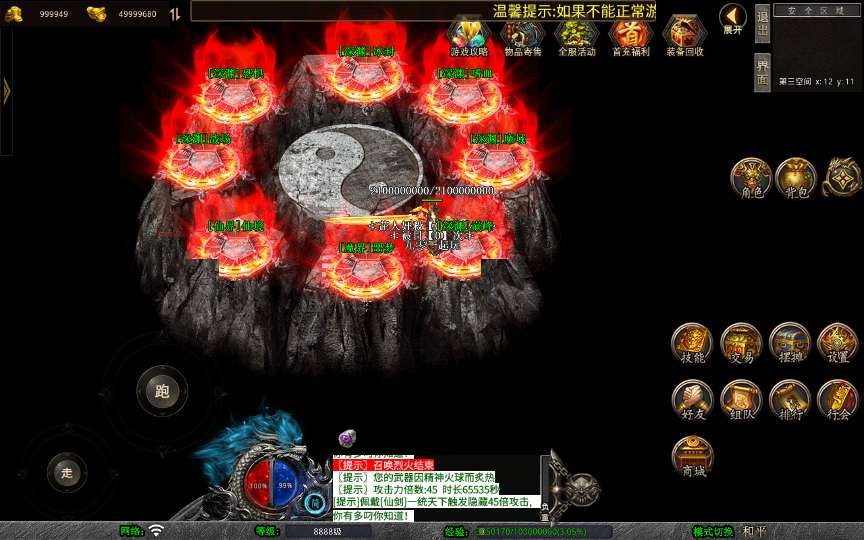
Task: Open the 排行 rankings menu
Action: coord(790,400)
